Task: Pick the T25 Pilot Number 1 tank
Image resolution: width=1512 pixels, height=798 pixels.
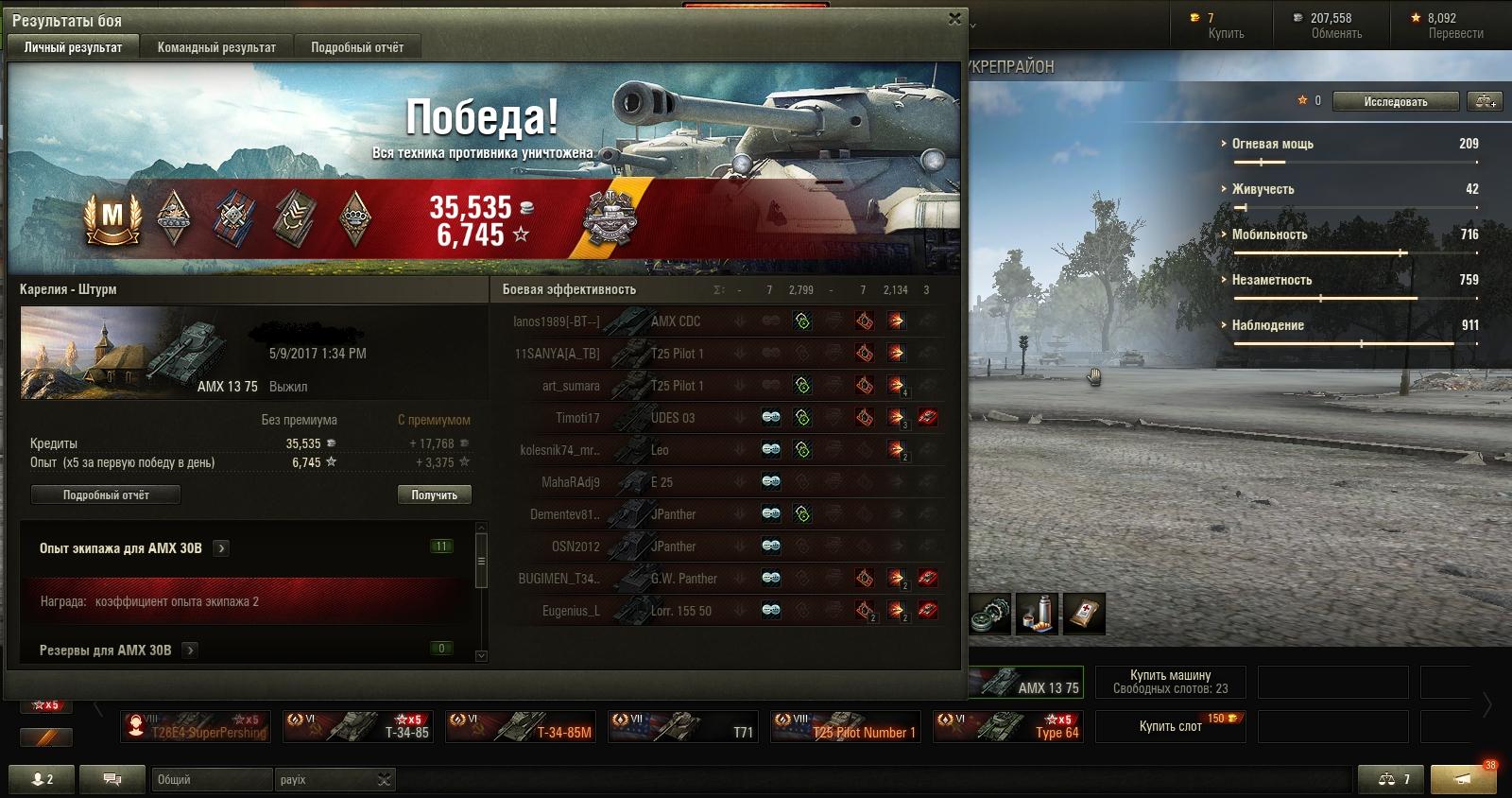Action: tap(845, 727)
